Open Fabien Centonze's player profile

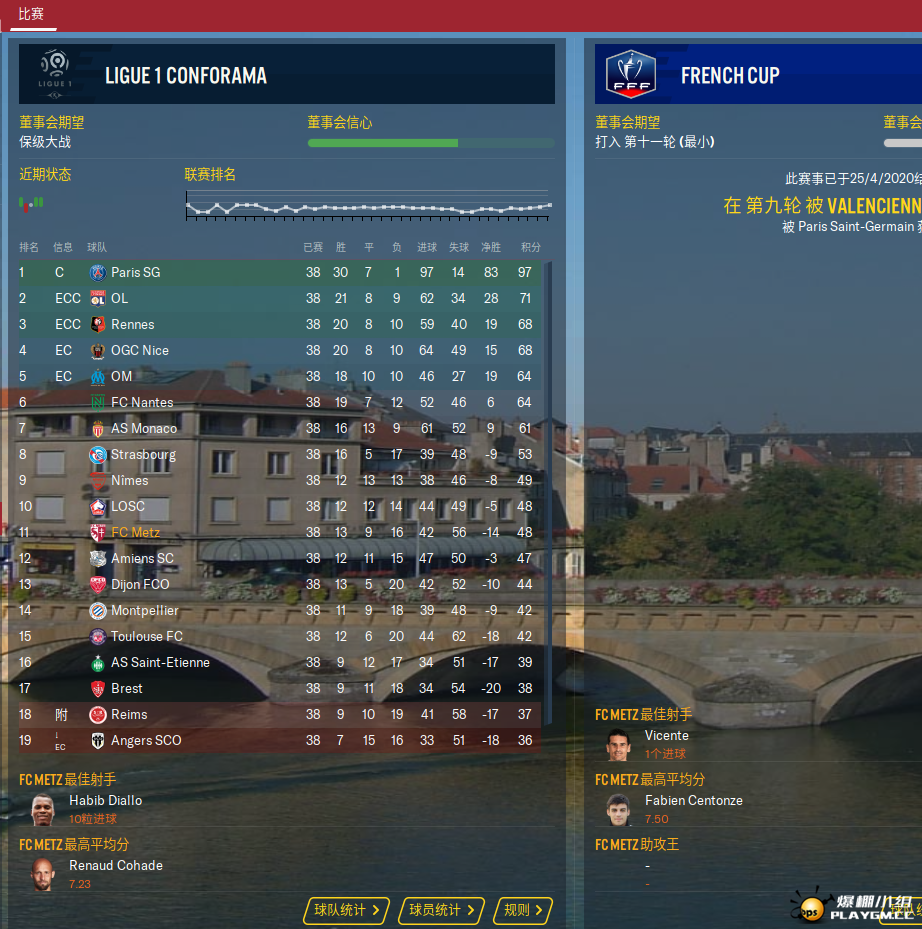(693, 800)
